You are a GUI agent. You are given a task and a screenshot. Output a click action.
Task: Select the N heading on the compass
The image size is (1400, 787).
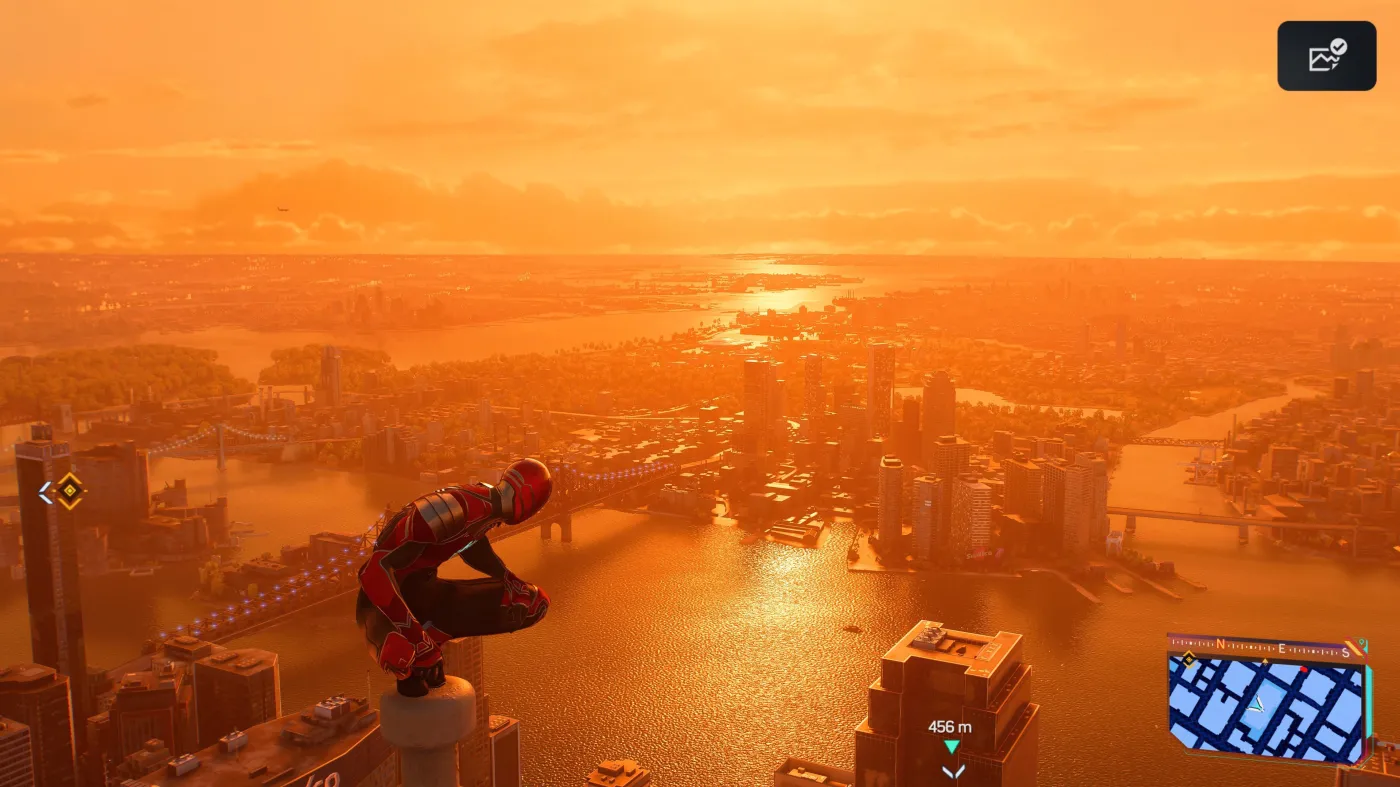point(1221,645)
